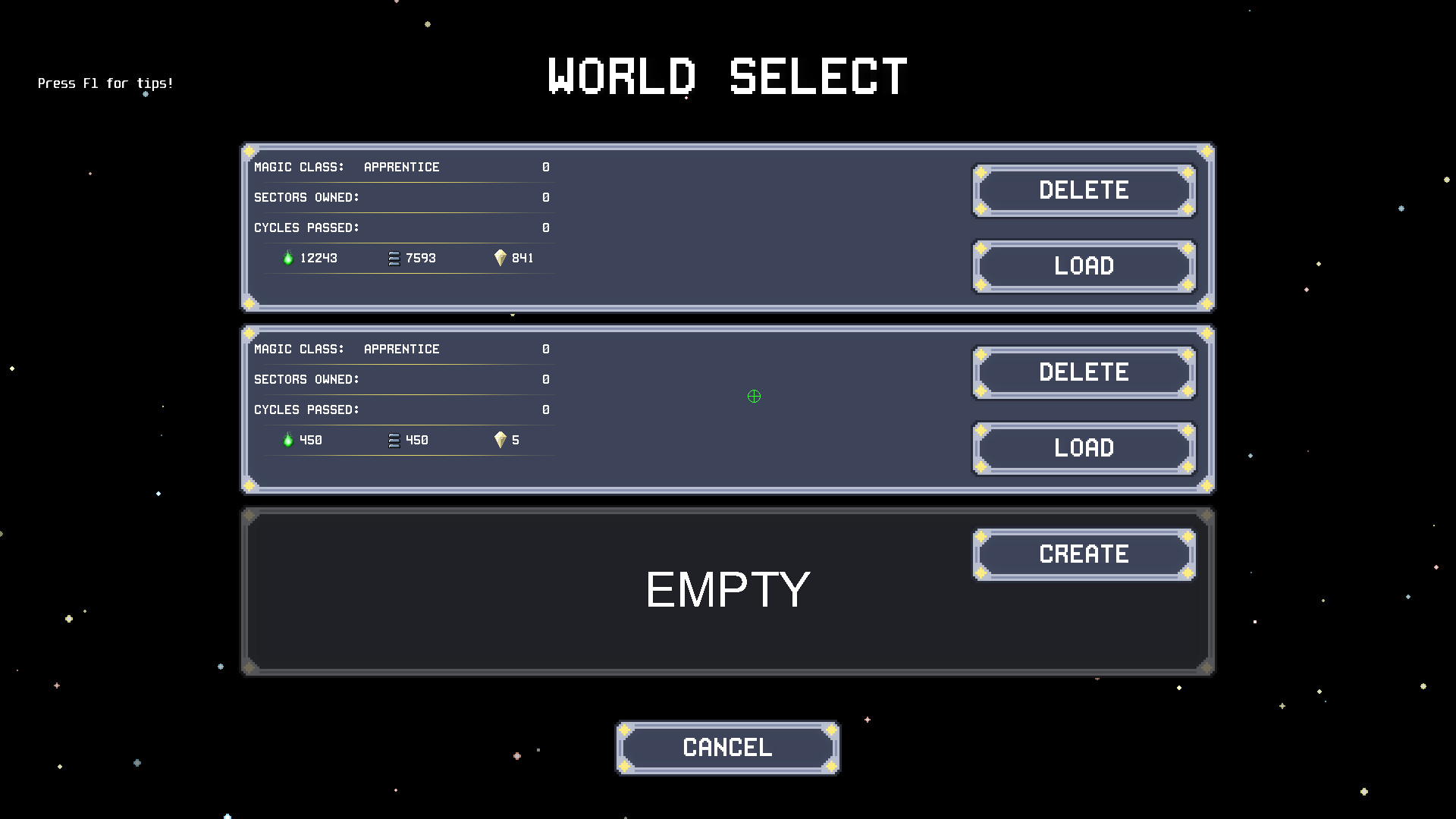Click the metal bars icon showing 7593
This screenshot has width=1456, height=819.
tap(394, 258)
